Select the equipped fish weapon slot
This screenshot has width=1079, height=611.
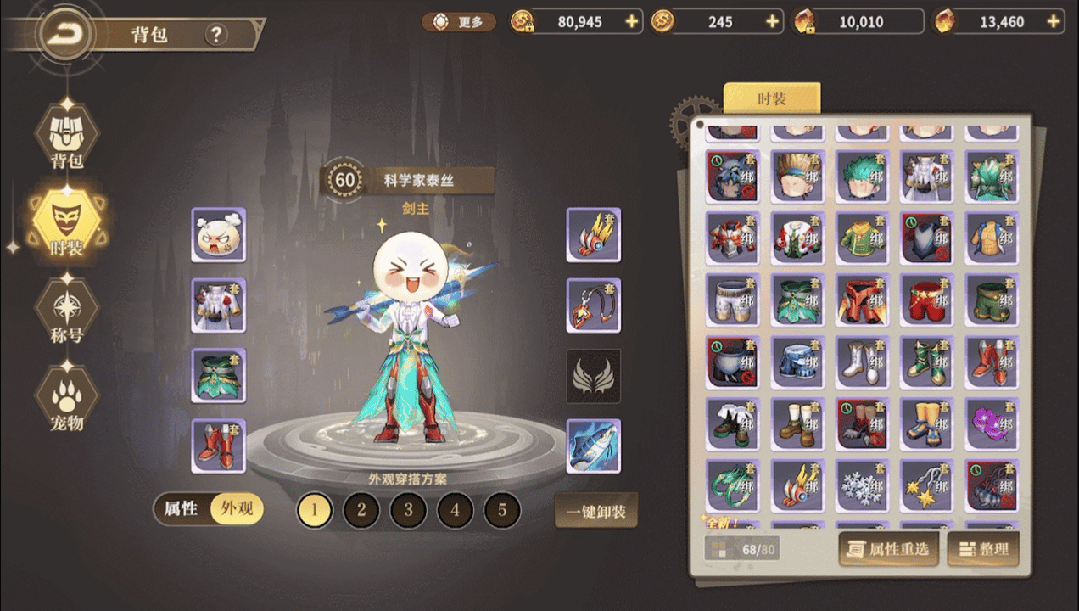[x=594, y=446]
